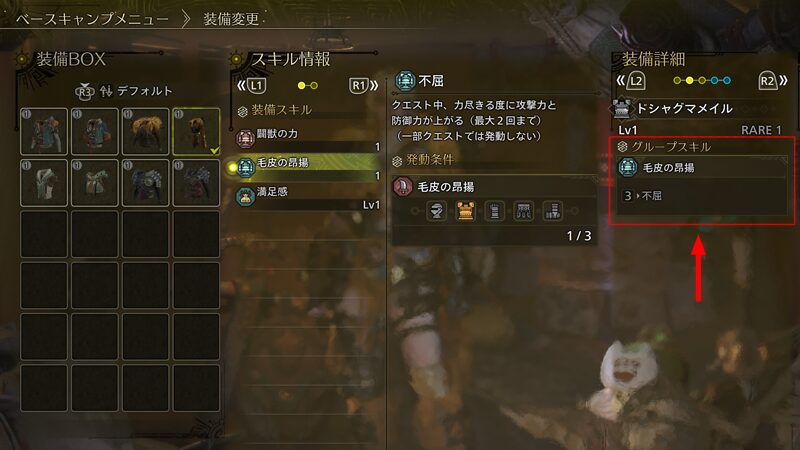Image resolution: width=800 pixels, height=450 pixels.
Task: Select the 闘獣の力 skill row
Action: click(308, 138)
